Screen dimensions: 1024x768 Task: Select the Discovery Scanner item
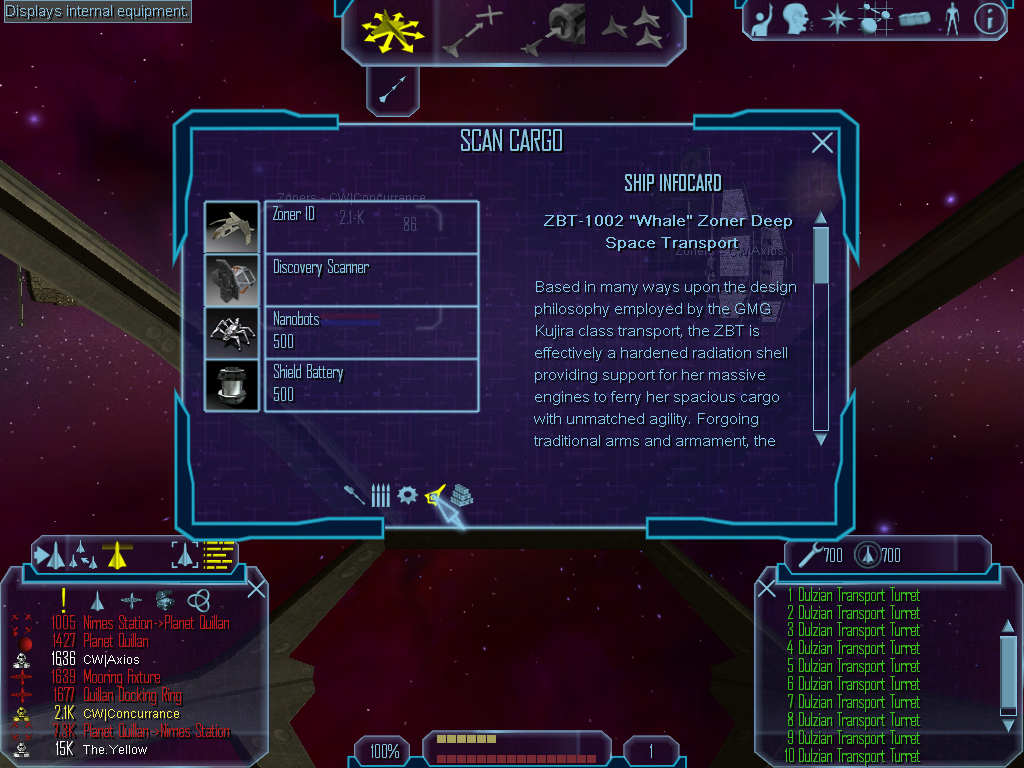click(371, 280)
